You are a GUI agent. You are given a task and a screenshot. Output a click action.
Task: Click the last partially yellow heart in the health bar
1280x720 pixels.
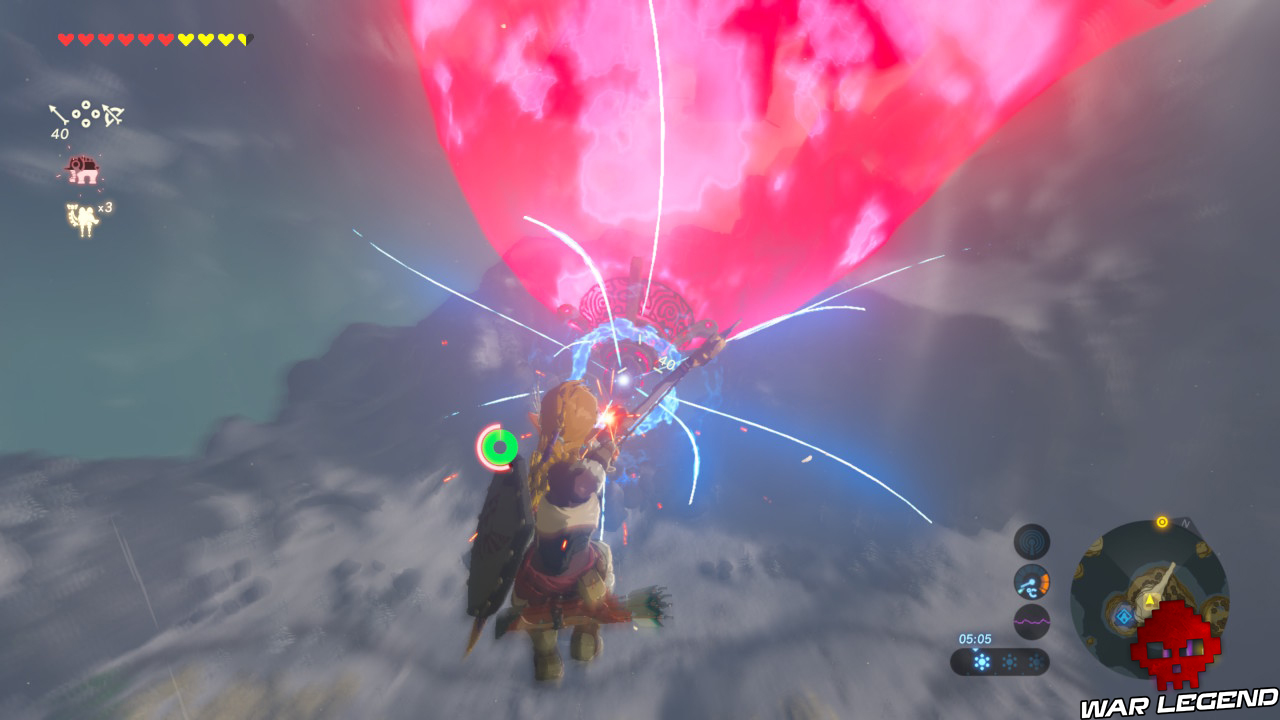coord(243,38)
